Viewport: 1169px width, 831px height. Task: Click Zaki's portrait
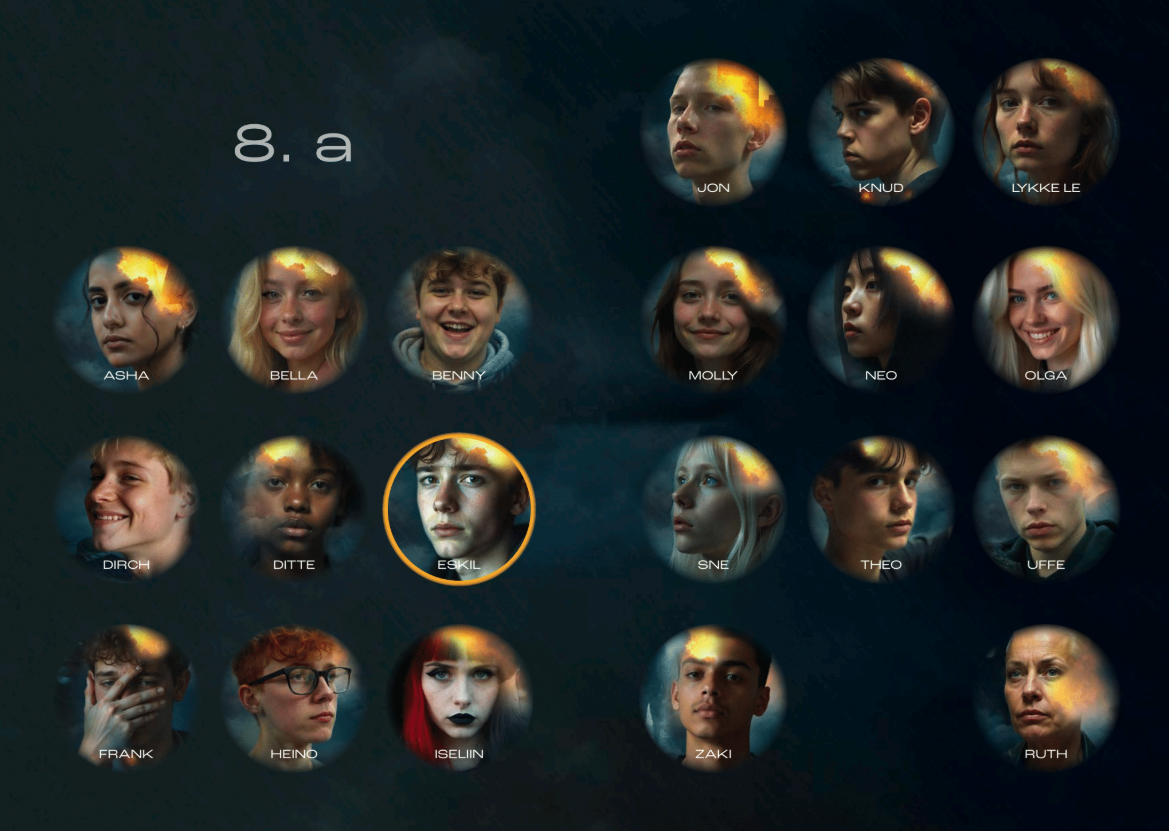pyautogui.click(x=713, y=696)
